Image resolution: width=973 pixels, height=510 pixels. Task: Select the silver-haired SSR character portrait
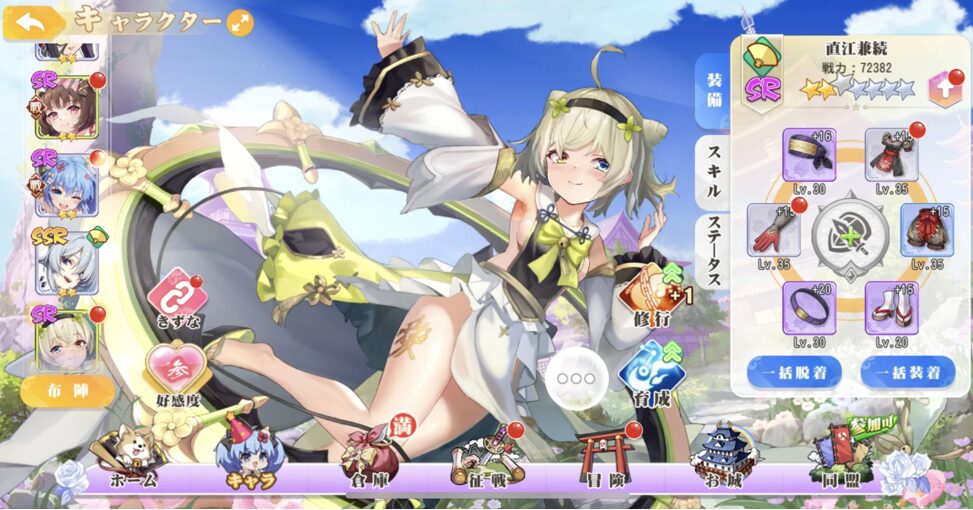click(x=67, y=264)
